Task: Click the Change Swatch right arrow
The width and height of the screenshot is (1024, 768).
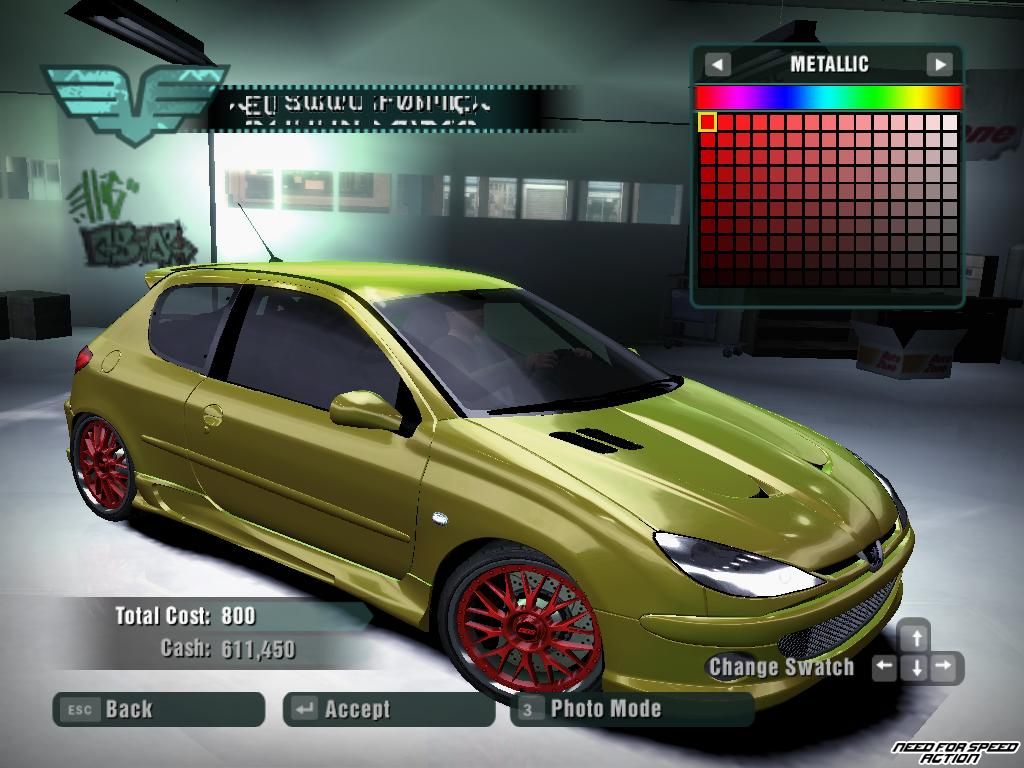Action: pyautogui.click(x=946, y=667)
